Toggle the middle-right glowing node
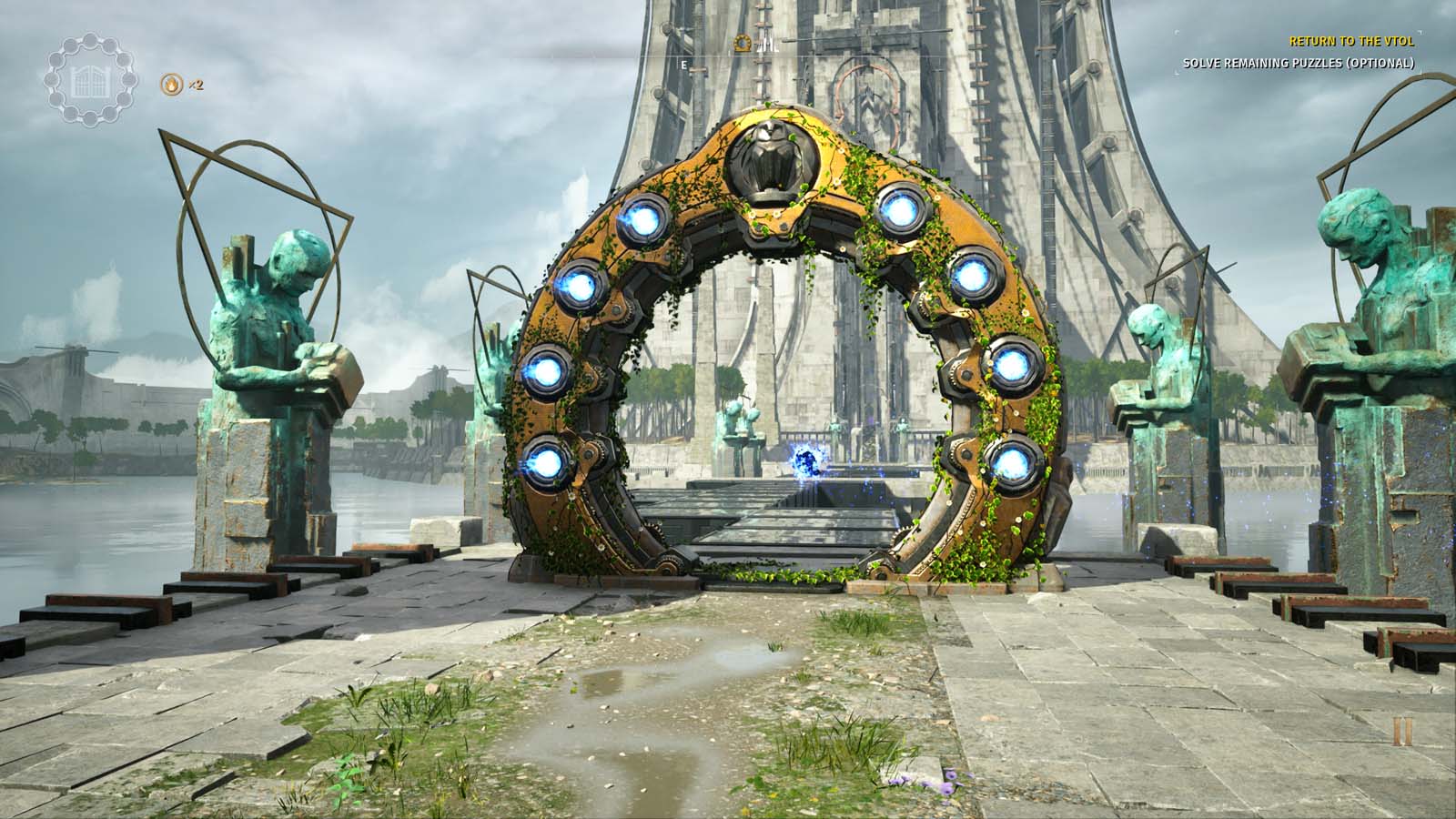Image resolution: width=1456 pixels, height=819 pixels. click(x=1010, y=364)
